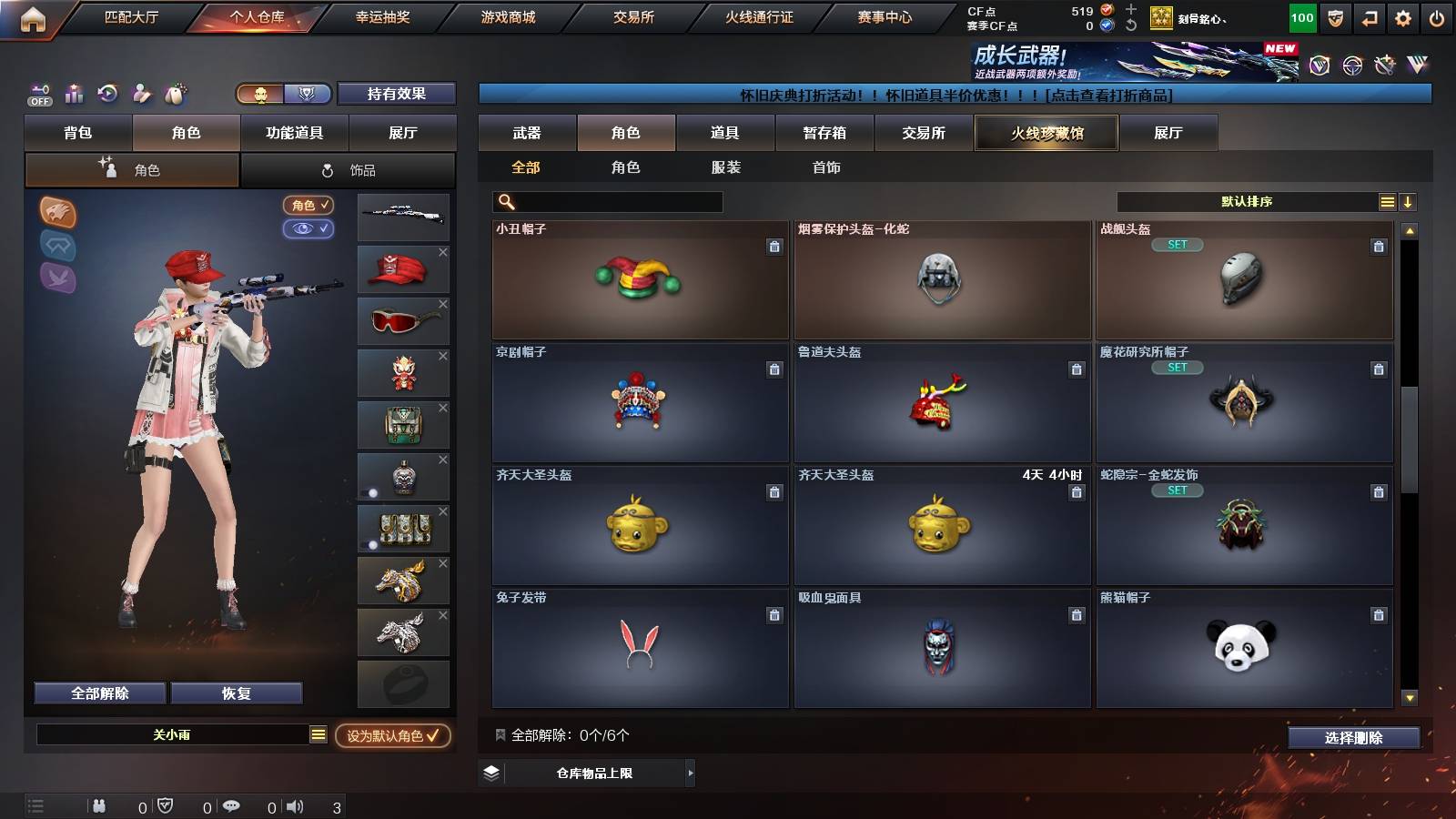1456x819 pixels.
Task: Click the wrench customization icon below the banner
Action: [x=141, y=94]
